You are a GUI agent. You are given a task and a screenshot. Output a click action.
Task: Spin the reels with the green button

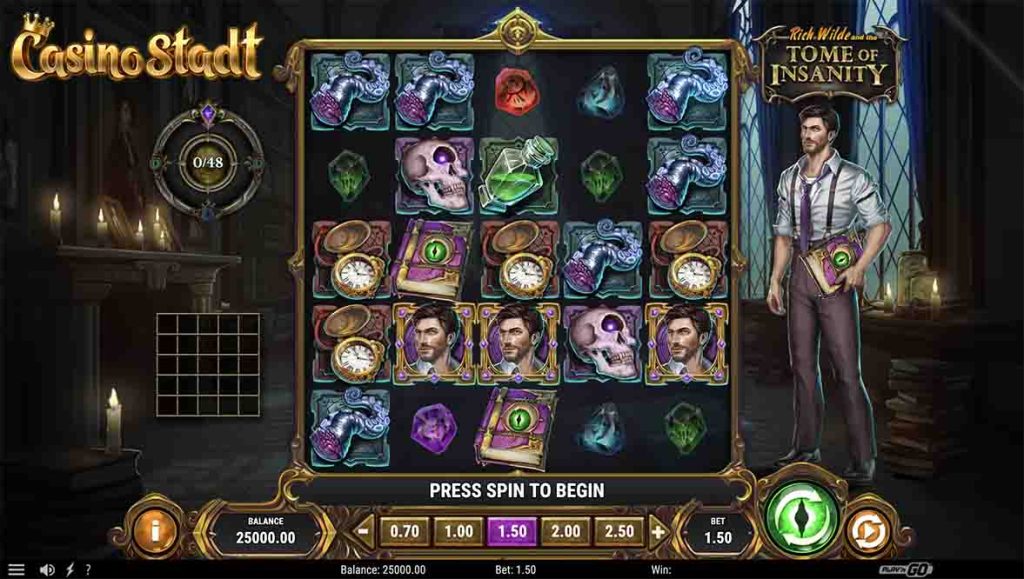click(x=802, y=517)
